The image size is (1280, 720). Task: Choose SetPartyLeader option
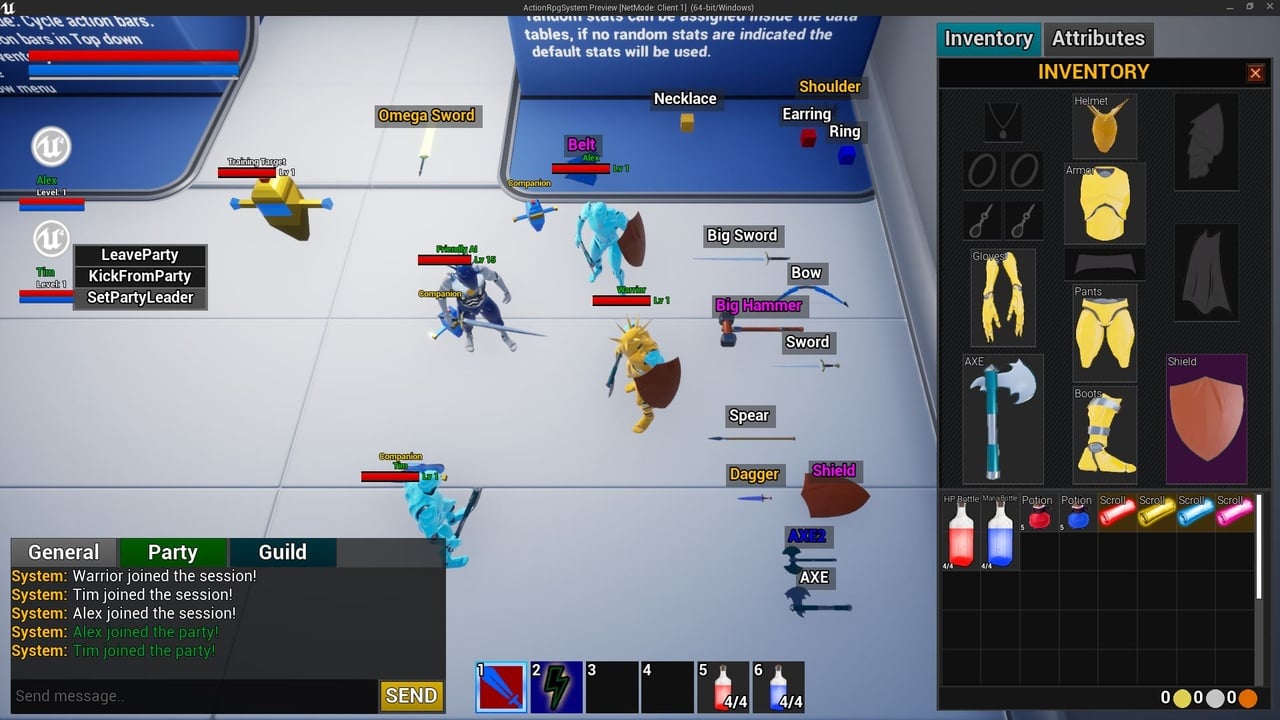(x=140, y=297)
